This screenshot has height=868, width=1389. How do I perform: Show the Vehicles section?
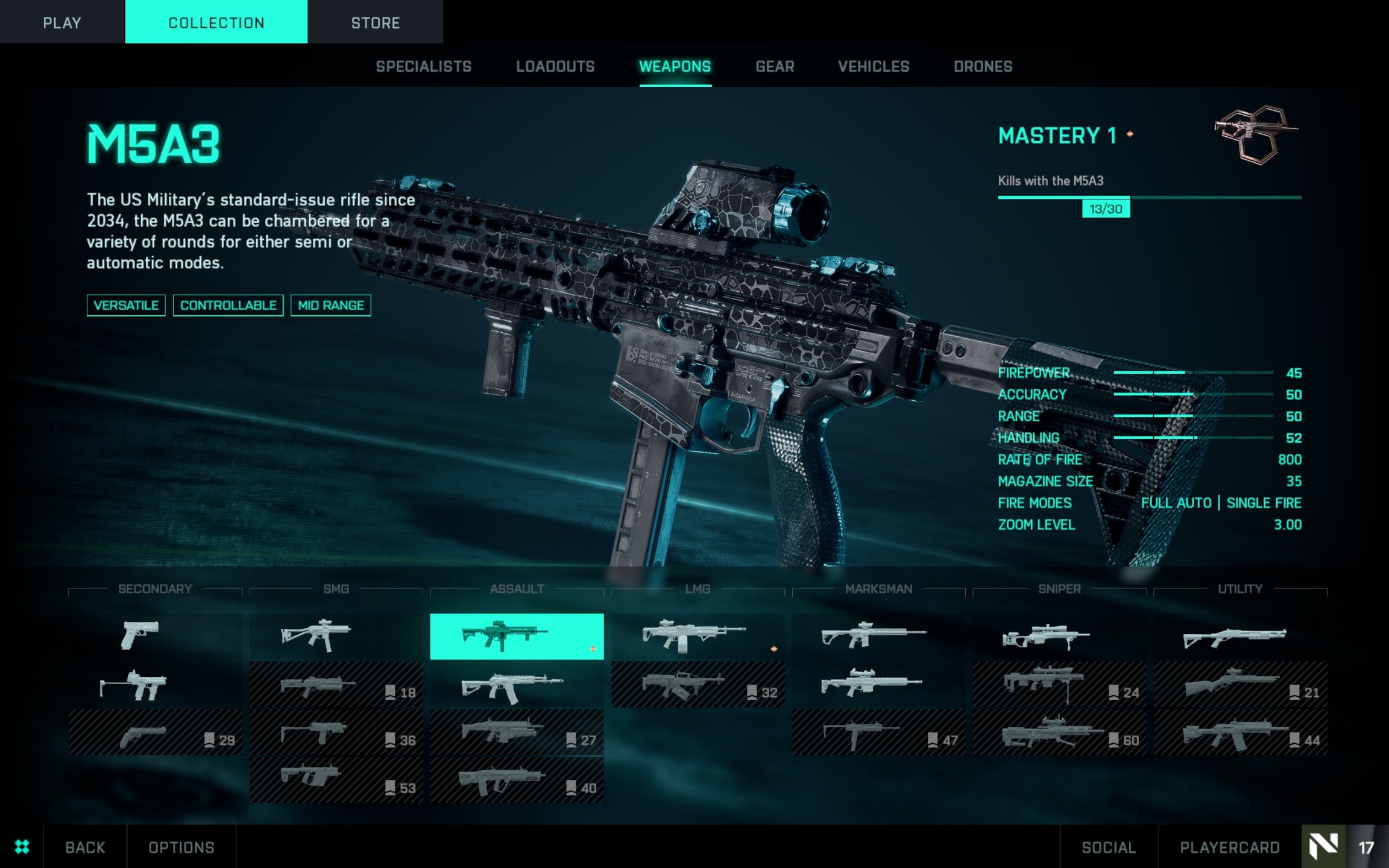tap(873, 66)
